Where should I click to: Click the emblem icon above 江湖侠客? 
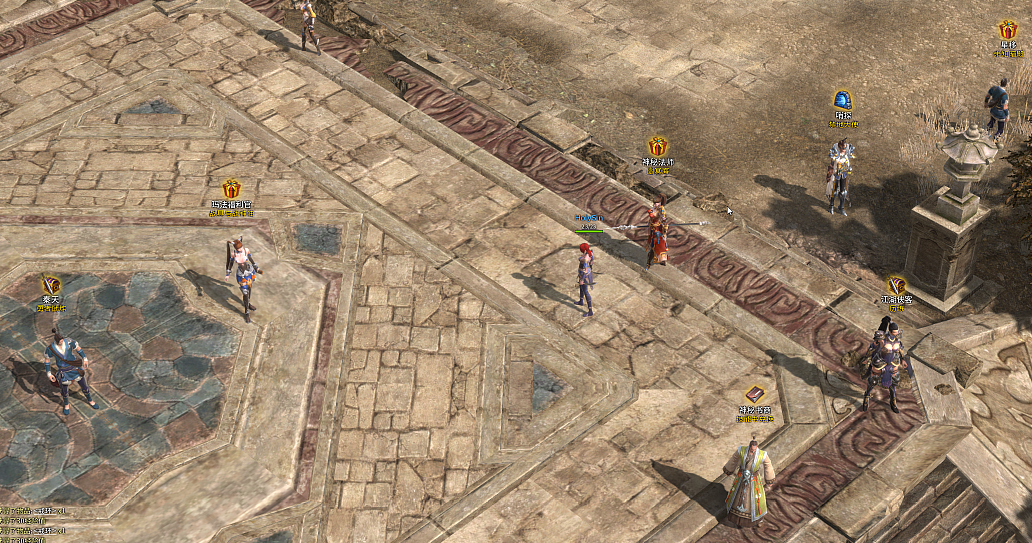pos(897,285)
